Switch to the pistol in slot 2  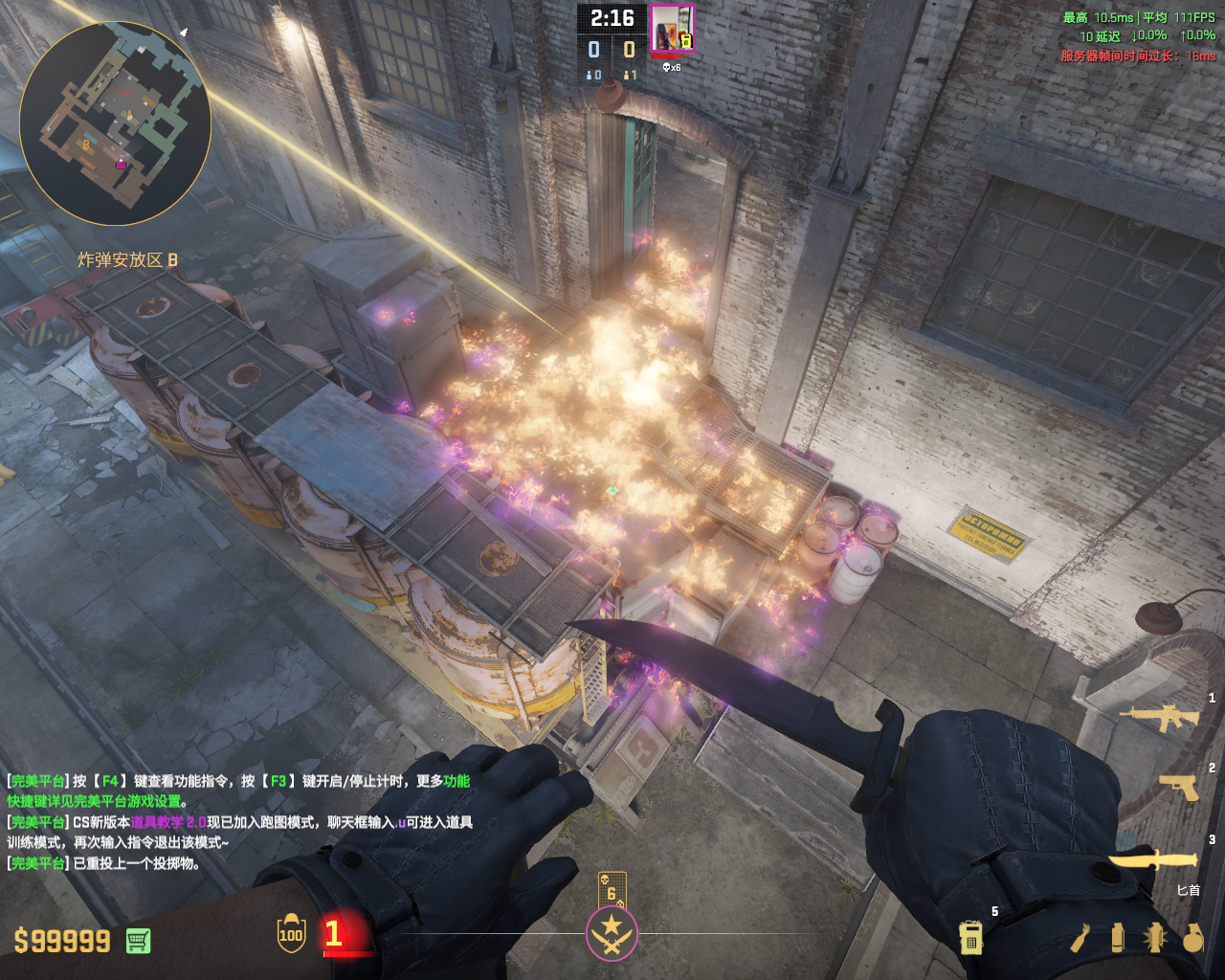pyautogui.click(x=1179, y=787)
